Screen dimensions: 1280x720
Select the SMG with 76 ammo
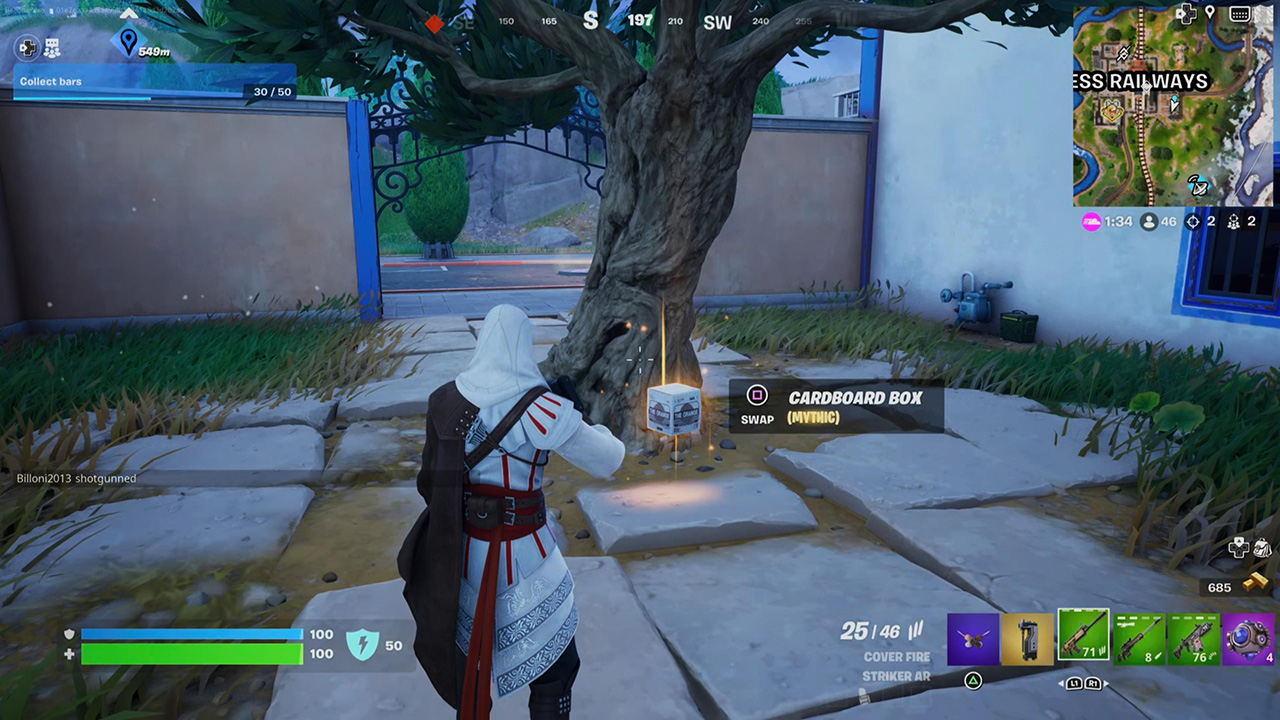pyautogui.click(x=1193, y=638)
